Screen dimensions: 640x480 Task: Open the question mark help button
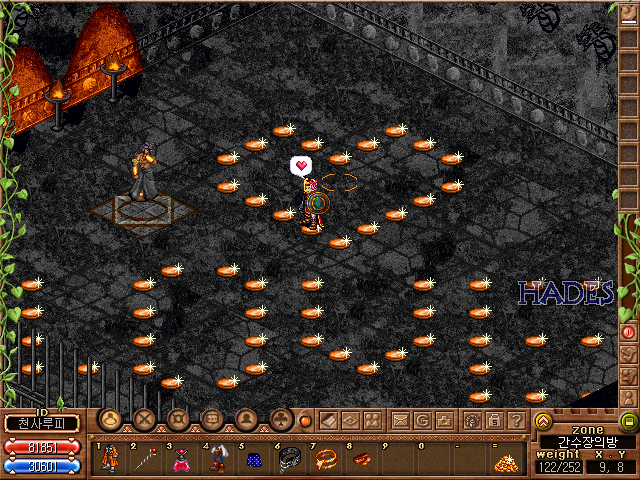pyautogui.click(x=515, y=420)
